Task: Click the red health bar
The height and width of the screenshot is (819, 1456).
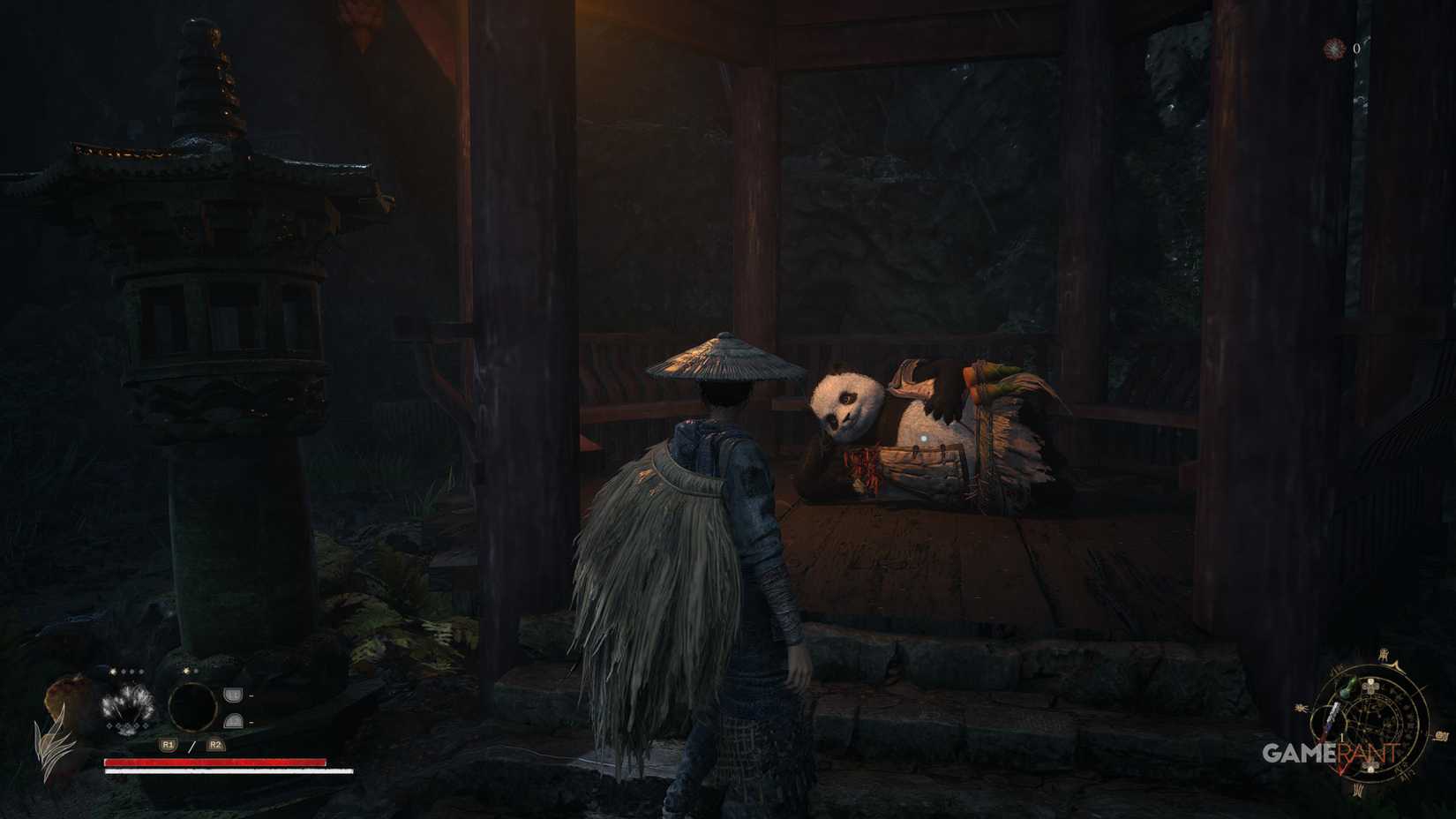Action: (x=214, y=762)
